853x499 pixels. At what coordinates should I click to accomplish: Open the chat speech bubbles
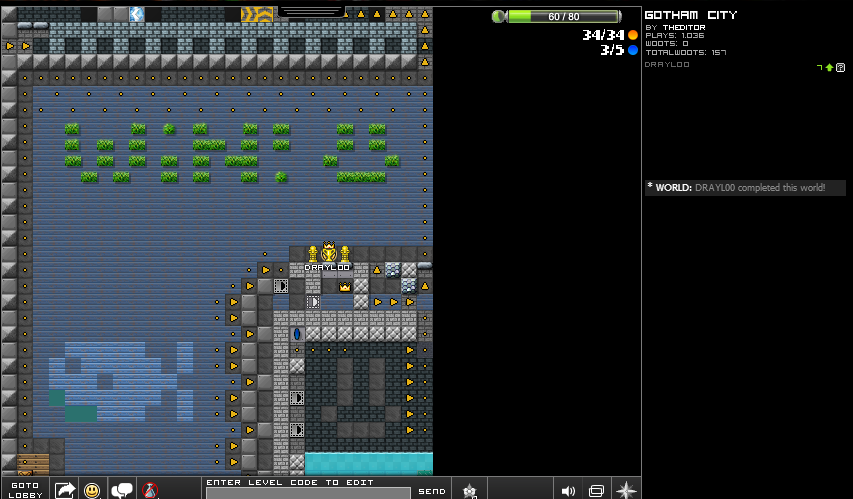(x=122, y=490)
